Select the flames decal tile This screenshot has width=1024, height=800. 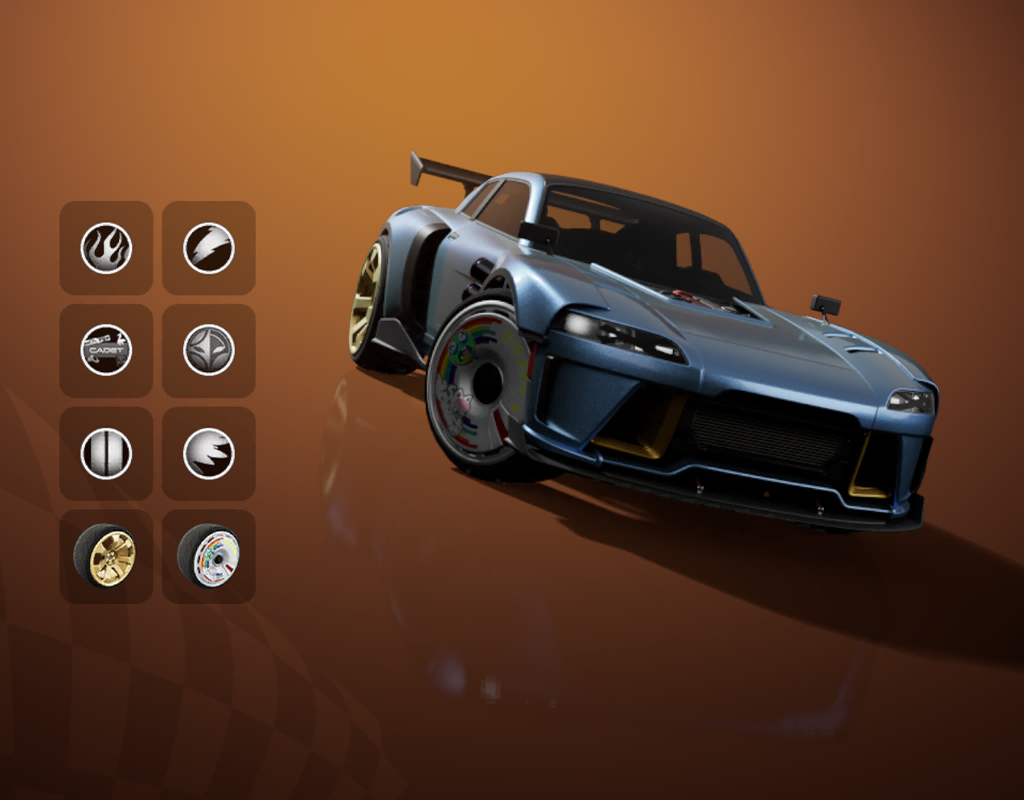tap(106, 248)
